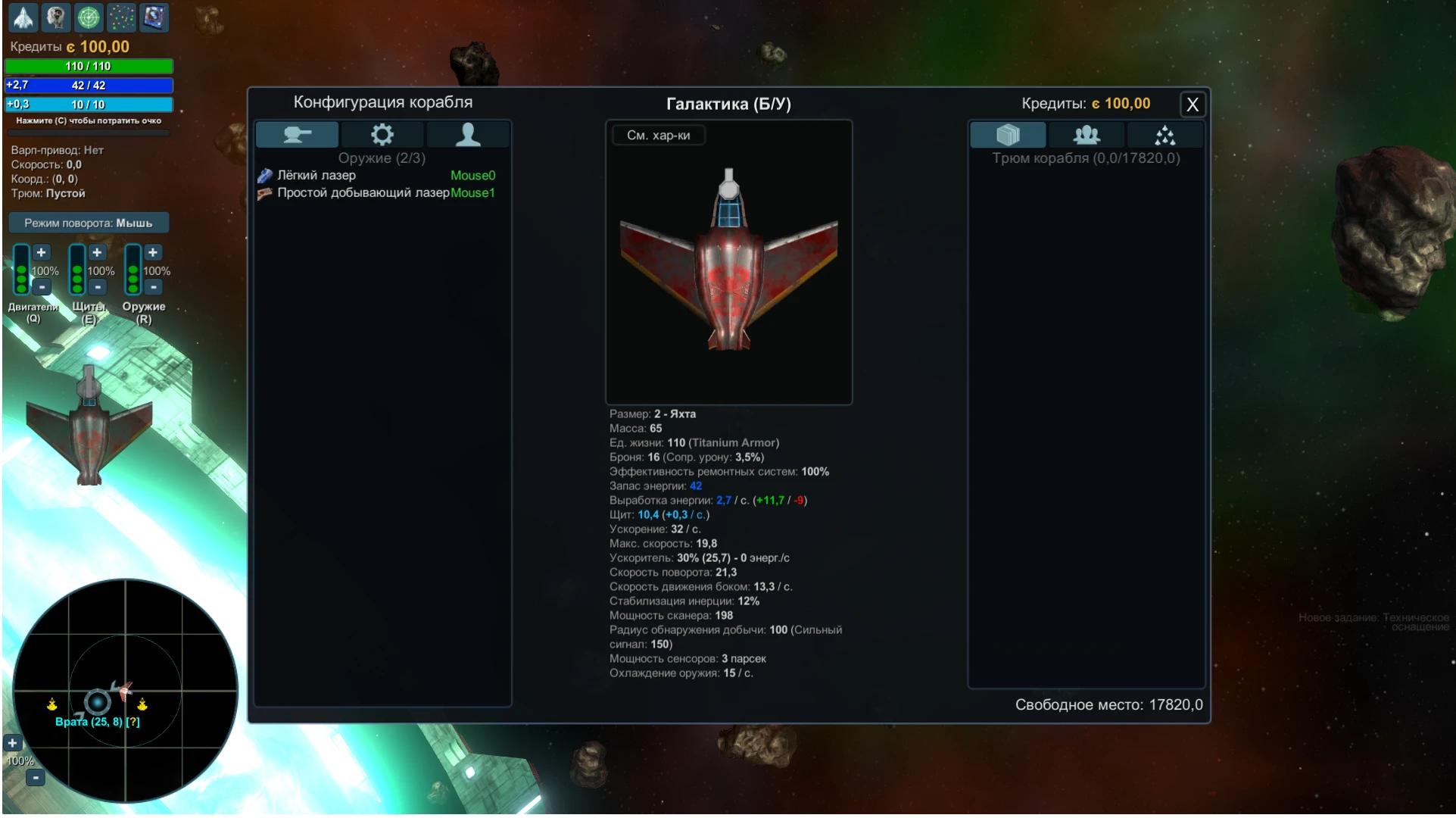Click Режим поворота: Мышь to change rotation mode
The height and width of the screenshot is (818, 1456).
pos(88,222)
